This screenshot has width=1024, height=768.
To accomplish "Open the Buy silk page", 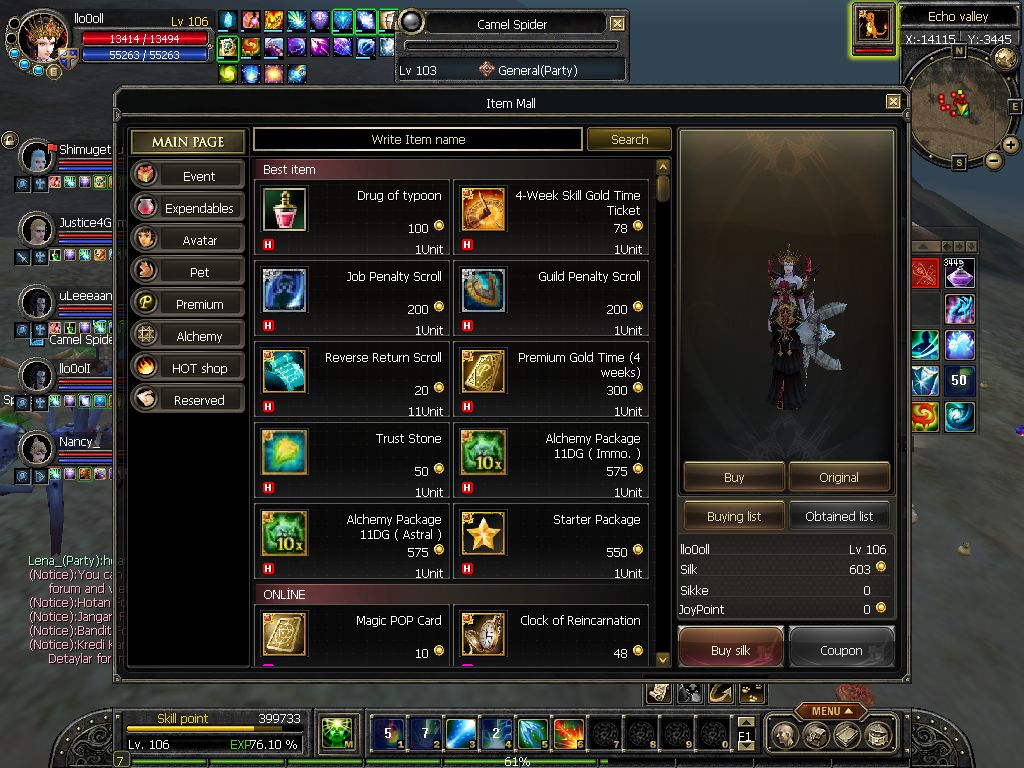I will (730, 648).
